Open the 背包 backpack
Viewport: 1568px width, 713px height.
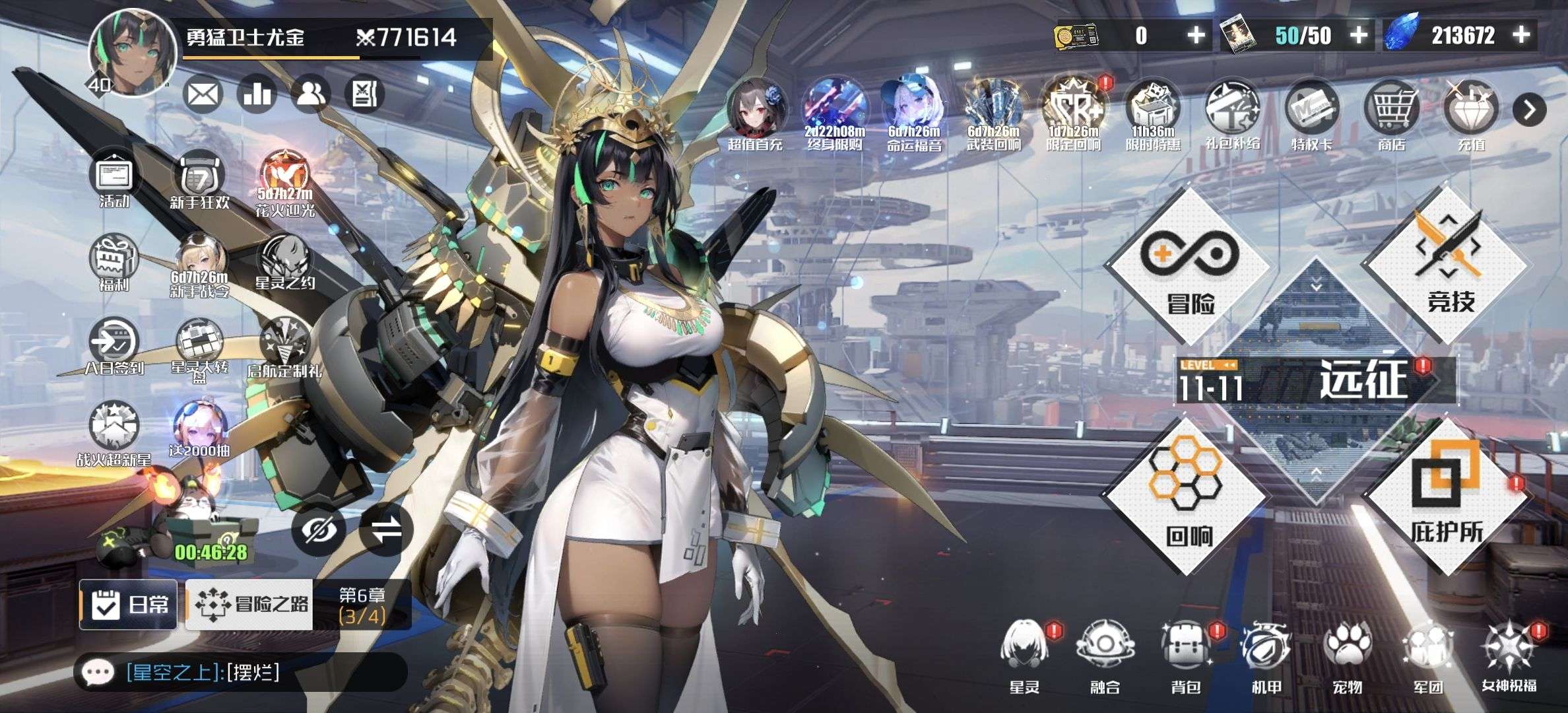click(1185, 654)
